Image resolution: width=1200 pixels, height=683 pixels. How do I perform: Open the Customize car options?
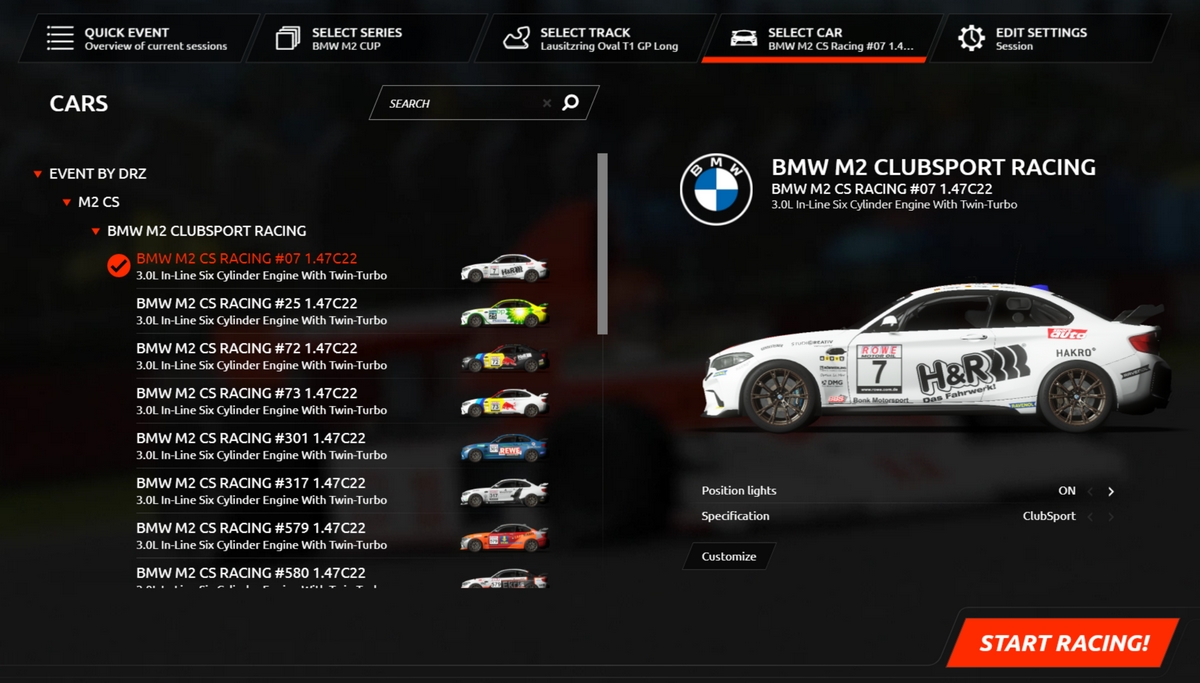click(729, 557)
